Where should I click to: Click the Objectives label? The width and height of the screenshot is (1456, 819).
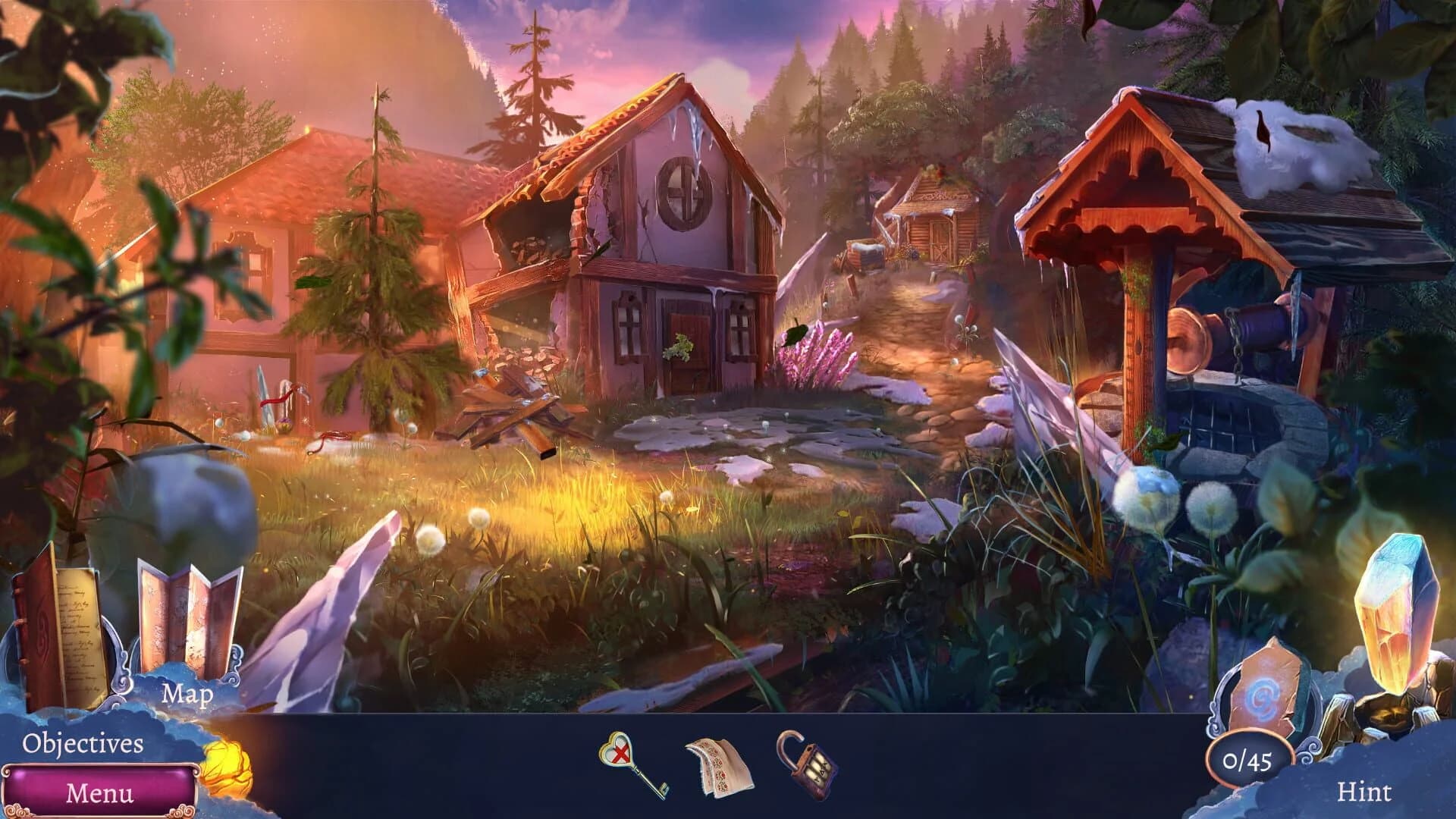coord(83,743)
